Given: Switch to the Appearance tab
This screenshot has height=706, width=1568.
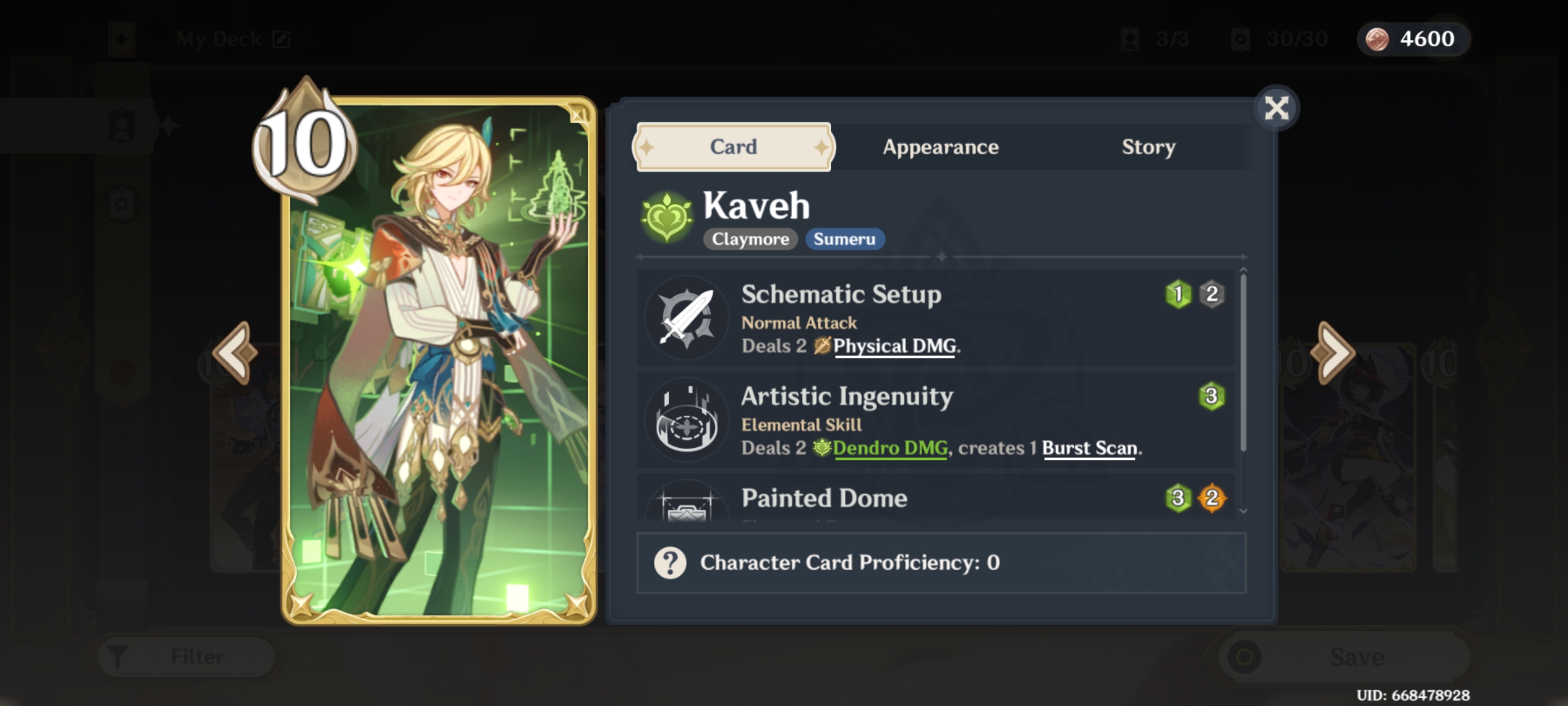Looking at the screenshot, I should [941, 147].
